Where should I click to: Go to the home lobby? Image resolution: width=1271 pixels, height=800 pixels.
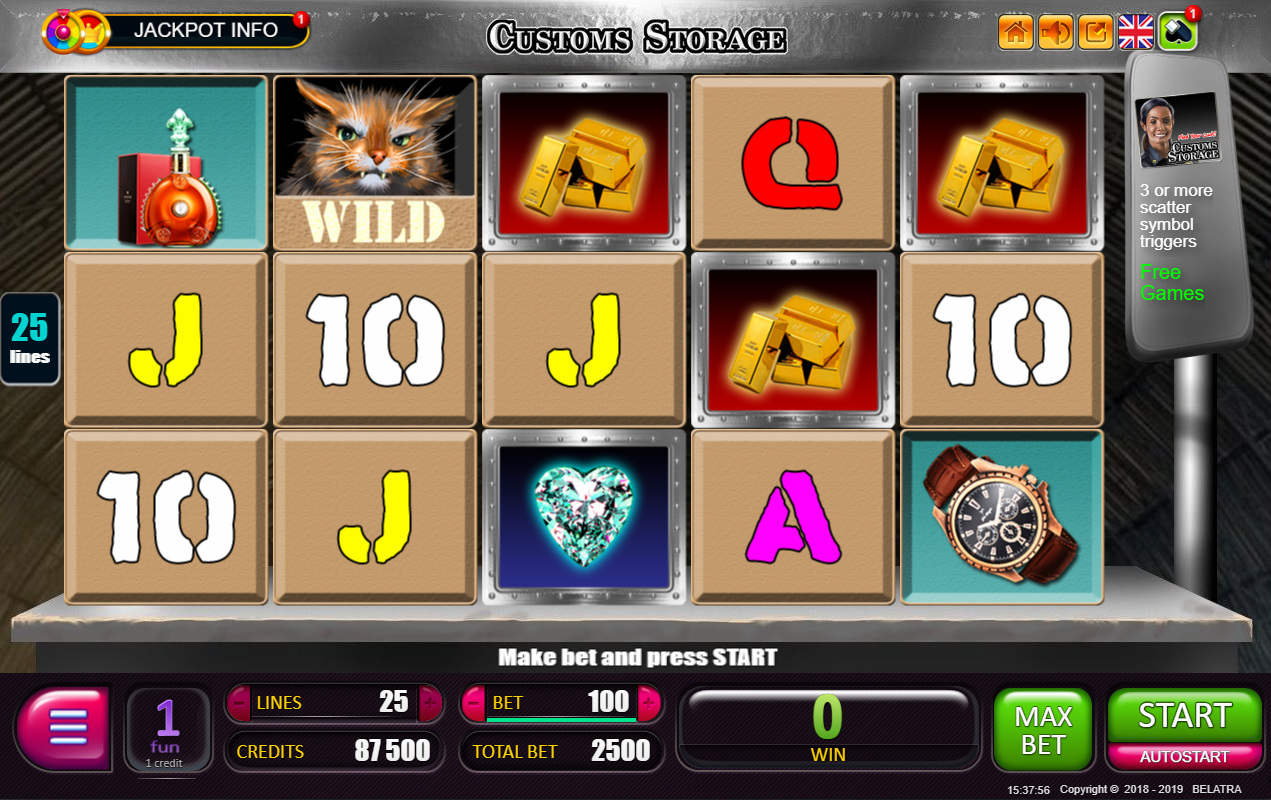point(1015,32)
